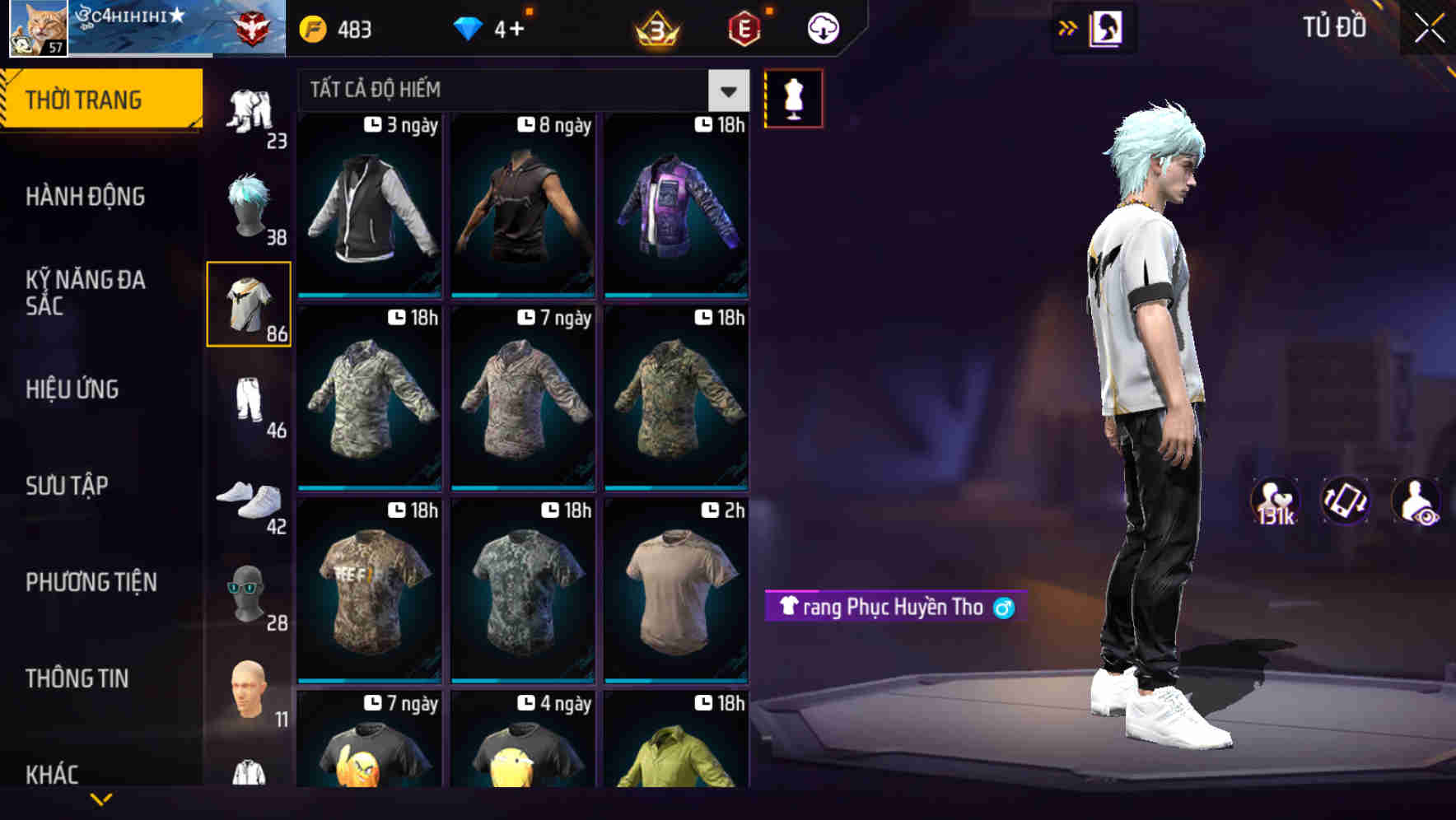Viewport: 1456px width, 820px height.
Task: Open the THÔNG TIN section
Action: point(77,678)
